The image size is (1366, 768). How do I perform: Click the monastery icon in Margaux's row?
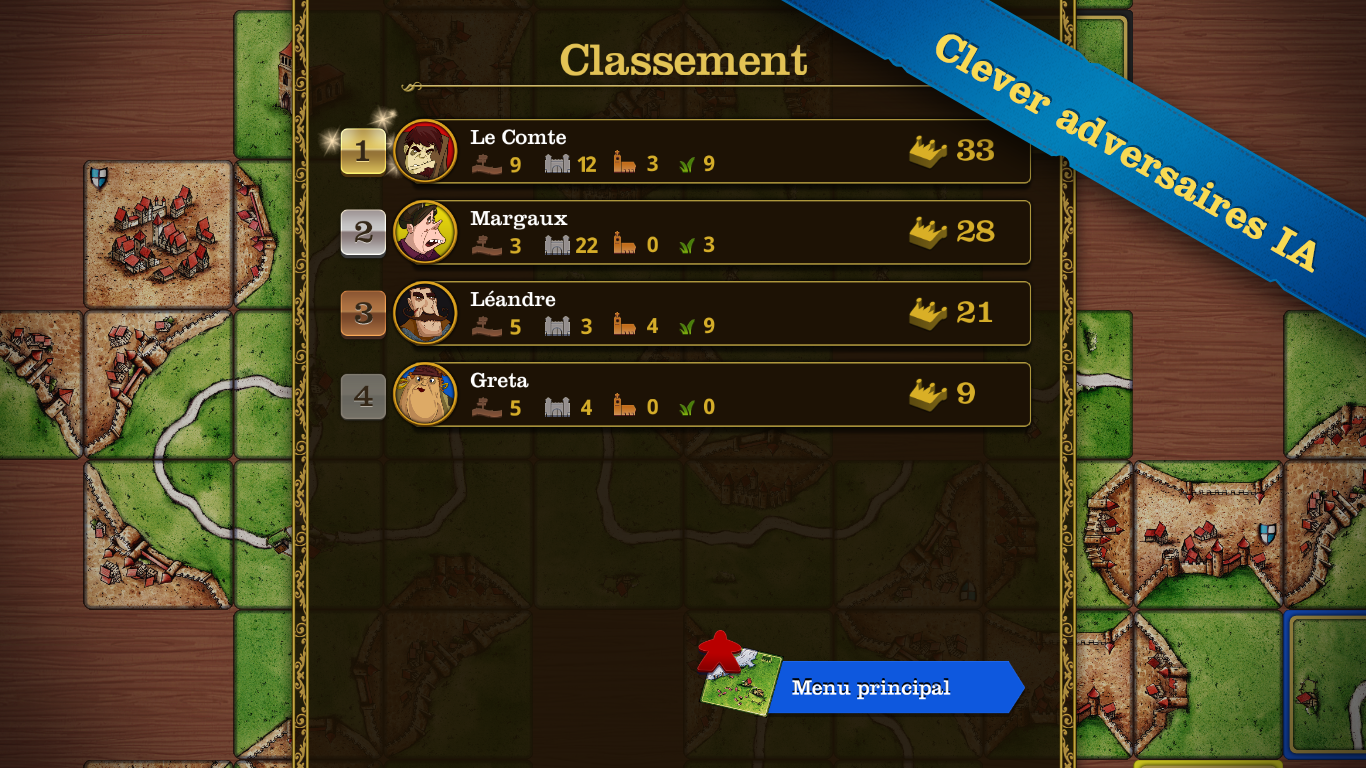(x=624, y=245)
